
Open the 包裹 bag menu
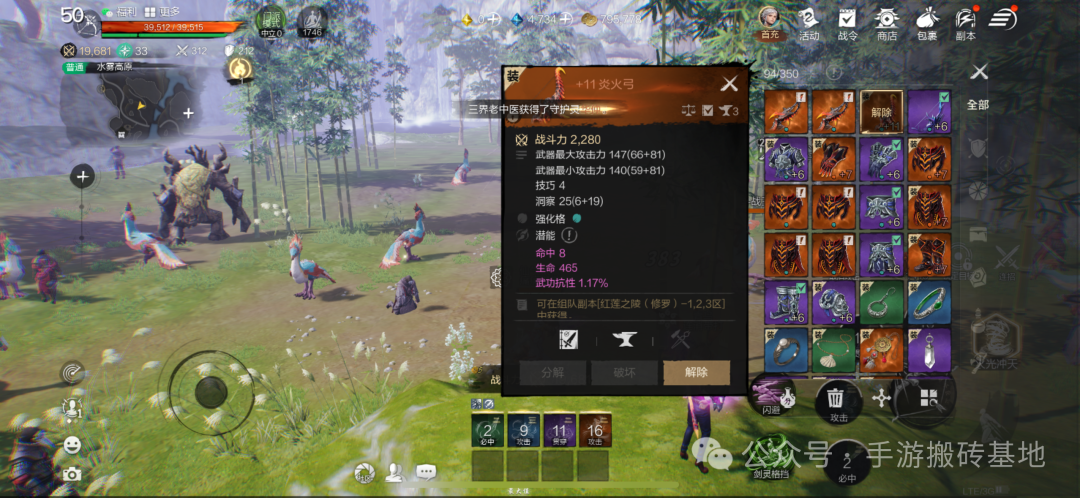(x=926, y=23)
